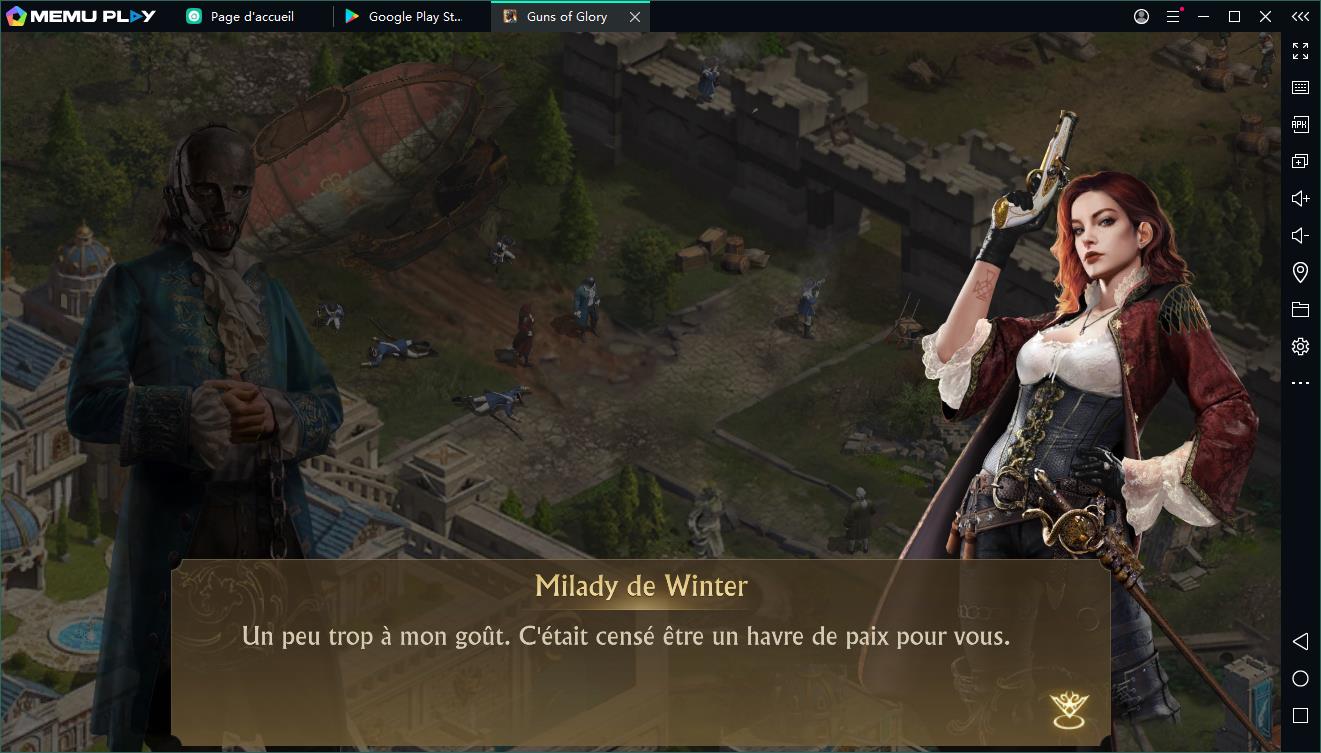1321x753 pixels.
Task: Install an APK file
Action: coord(1300,125)
